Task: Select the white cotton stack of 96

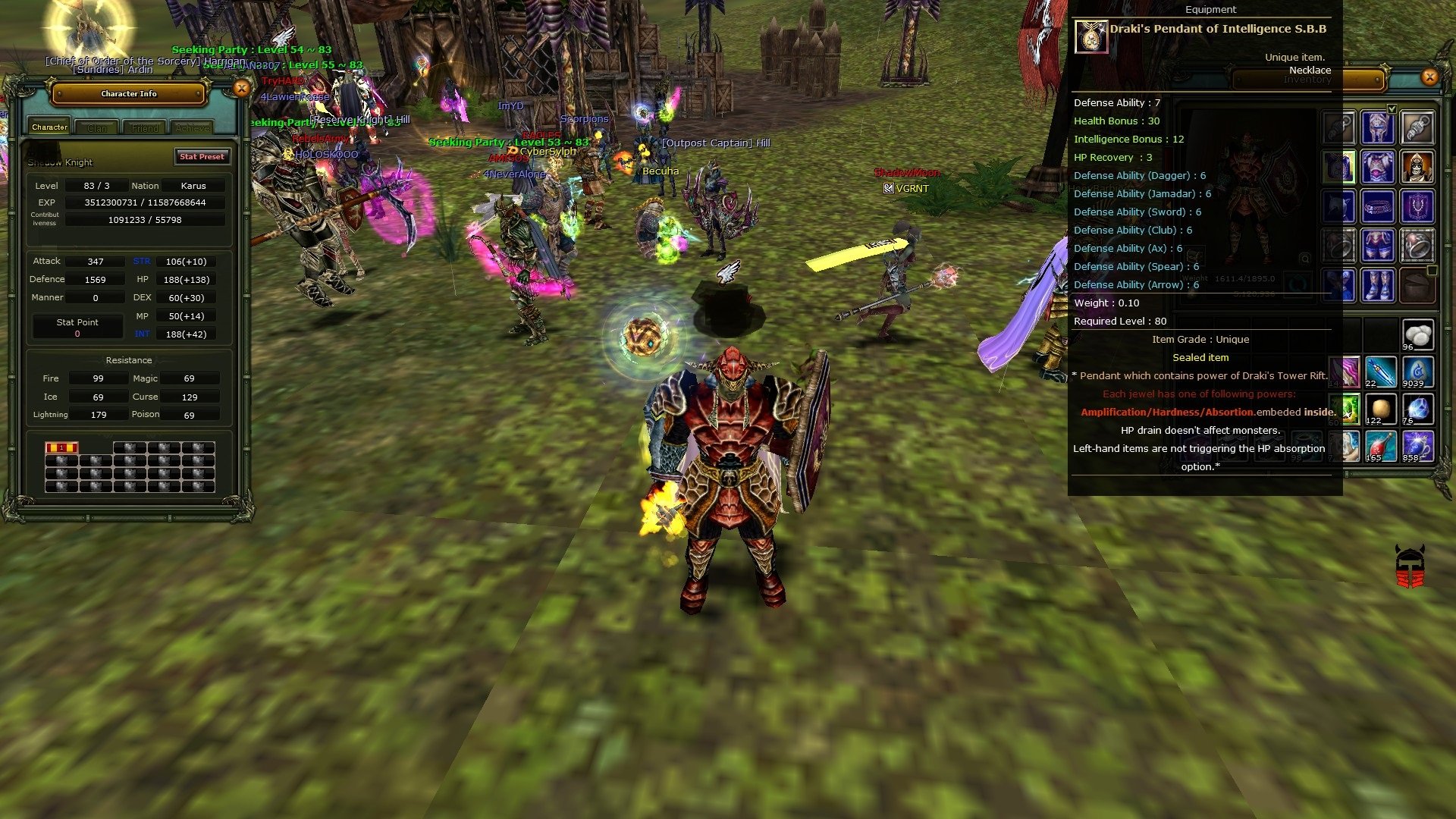Action: point(1417,335)
